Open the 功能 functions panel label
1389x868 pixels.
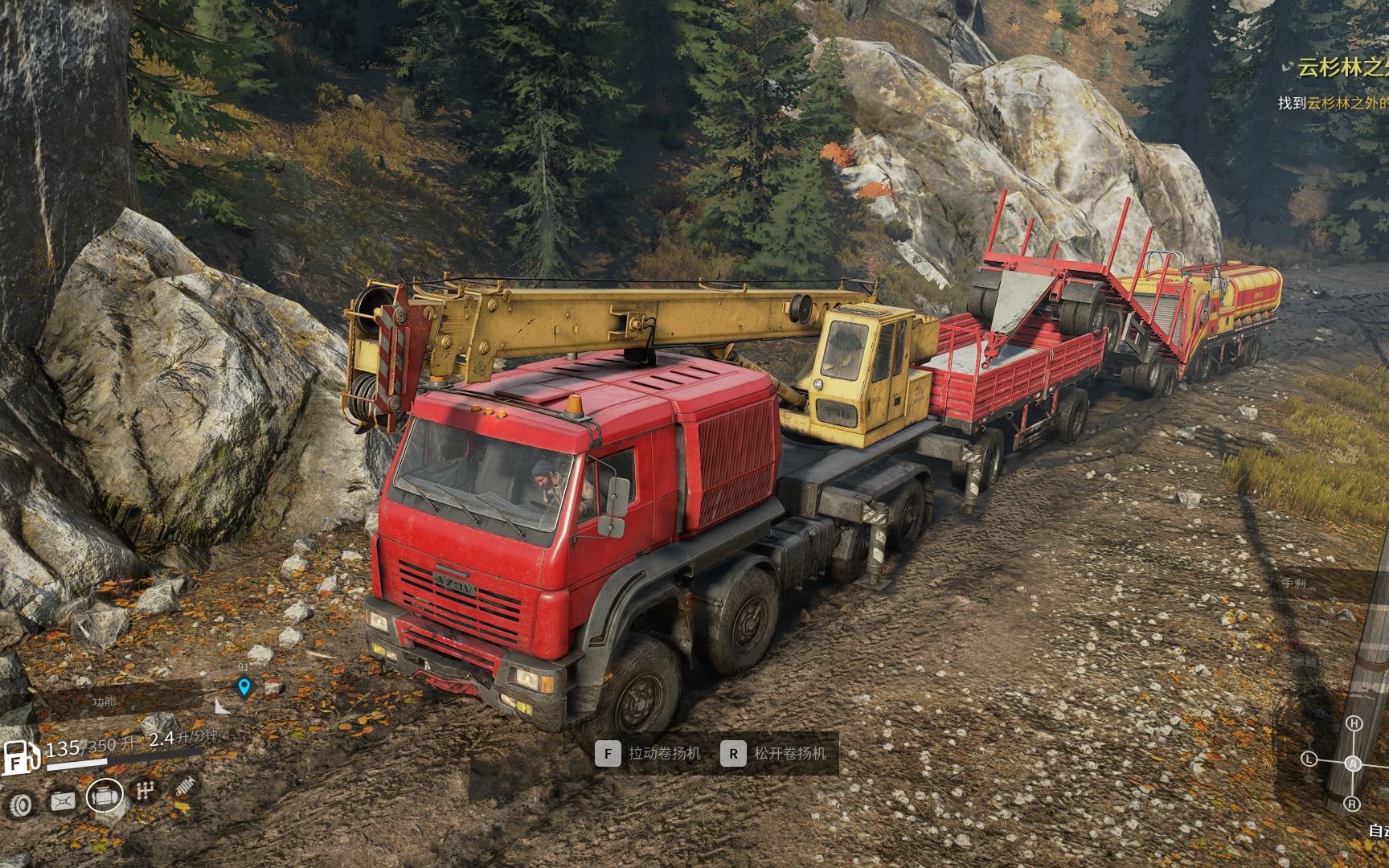tap(104, 702)
